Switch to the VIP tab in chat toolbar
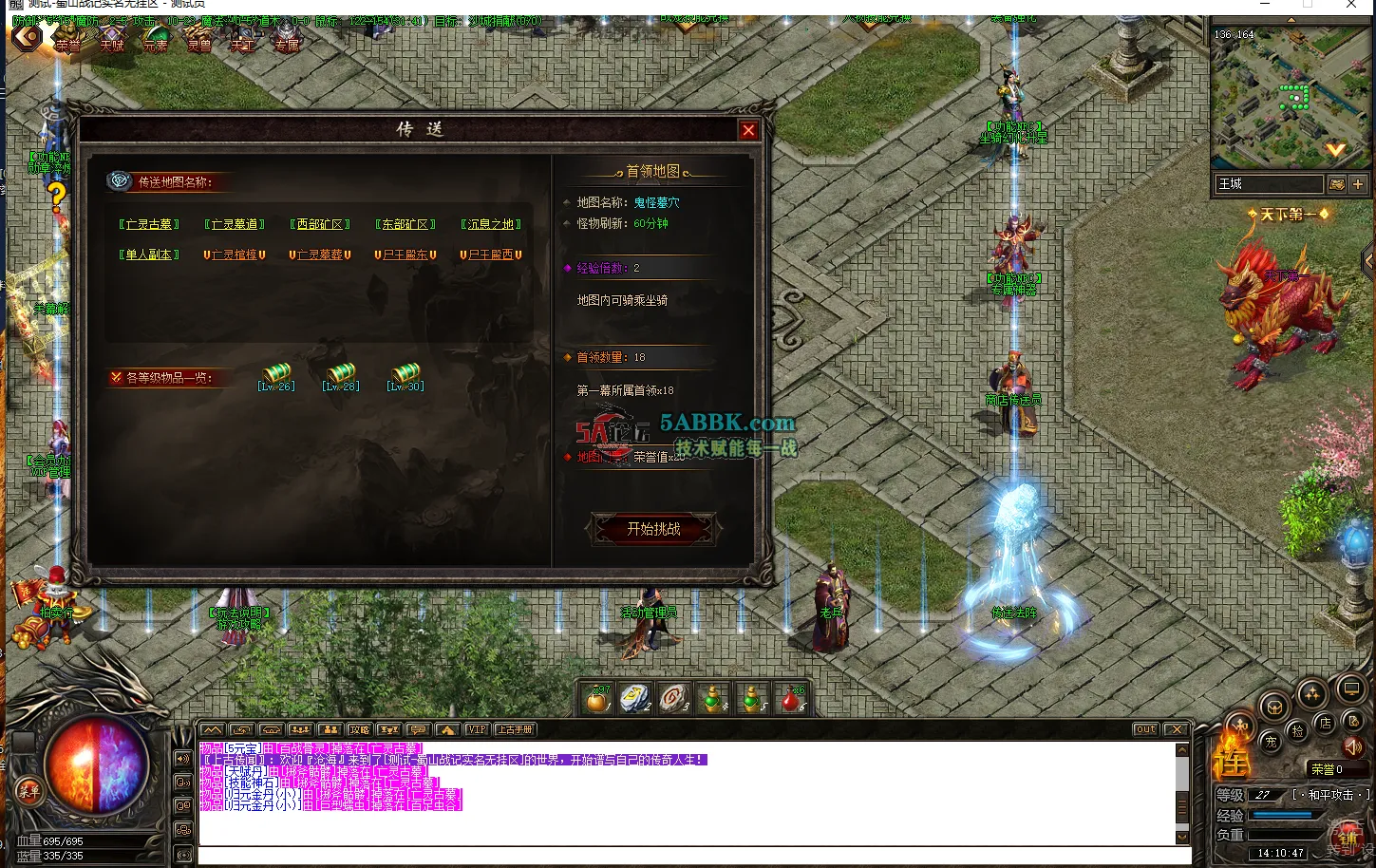This screenshot has width=1376, height=868. click(x=477, y=728)
